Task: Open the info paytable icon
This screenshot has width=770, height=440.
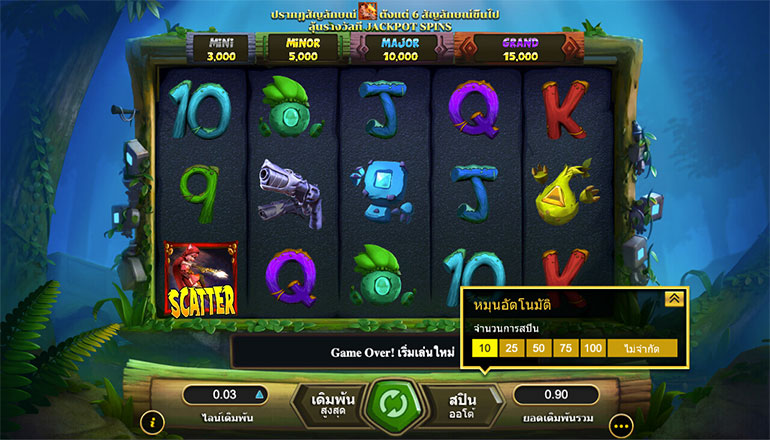Action: click(152, 422)
